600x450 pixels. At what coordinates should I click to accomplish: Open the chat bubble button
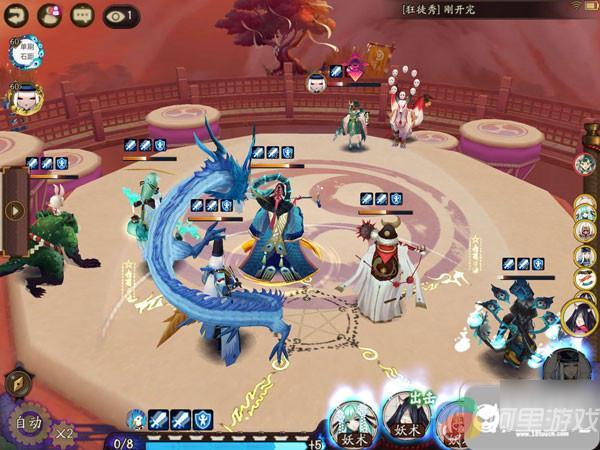point(83,14)
